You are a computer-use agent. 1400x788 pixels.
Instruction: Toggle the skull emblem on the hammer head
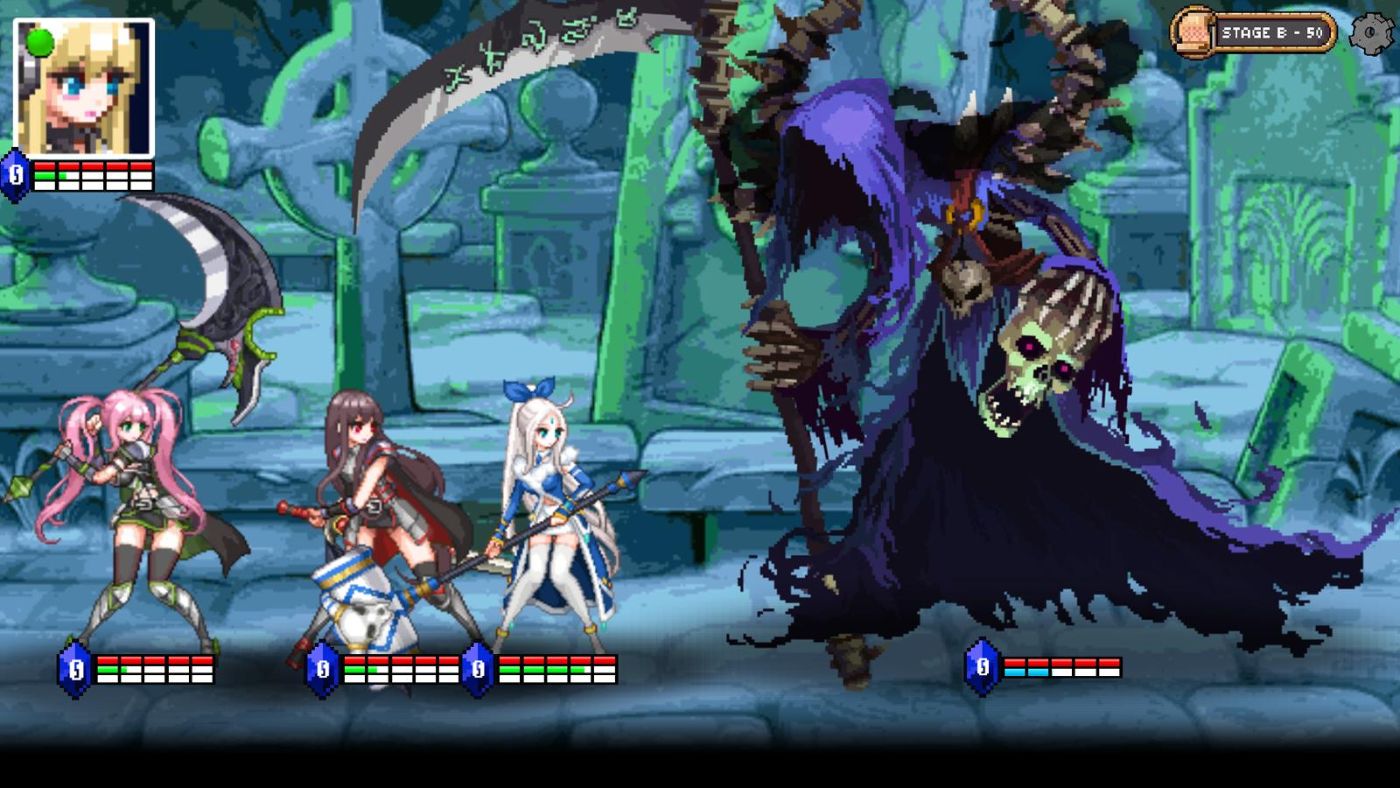366,620
